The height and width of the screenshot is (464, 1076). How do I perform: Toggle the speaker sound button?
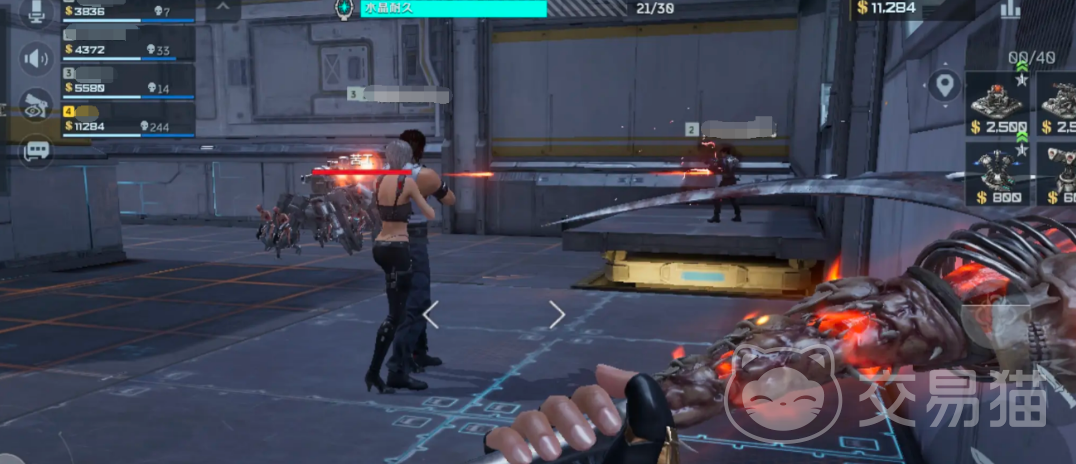click(x=37, y=57)
